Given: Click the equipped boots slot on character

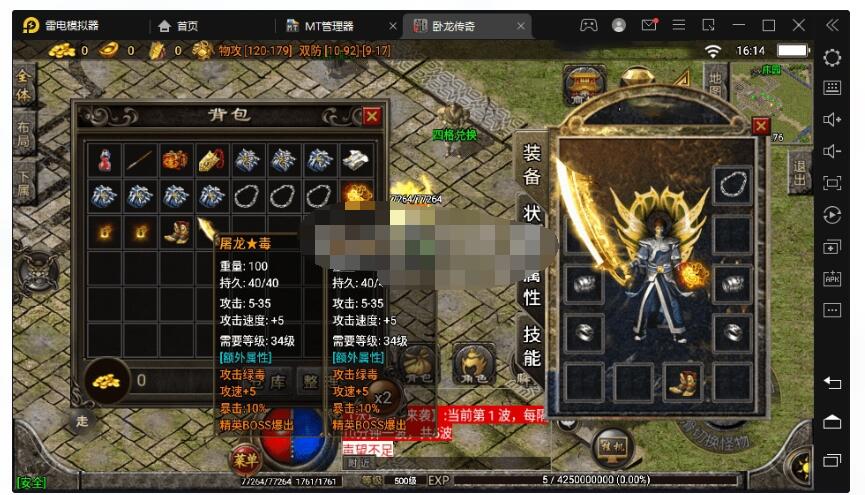Looking at the screenshot, I should coord(683,381).
